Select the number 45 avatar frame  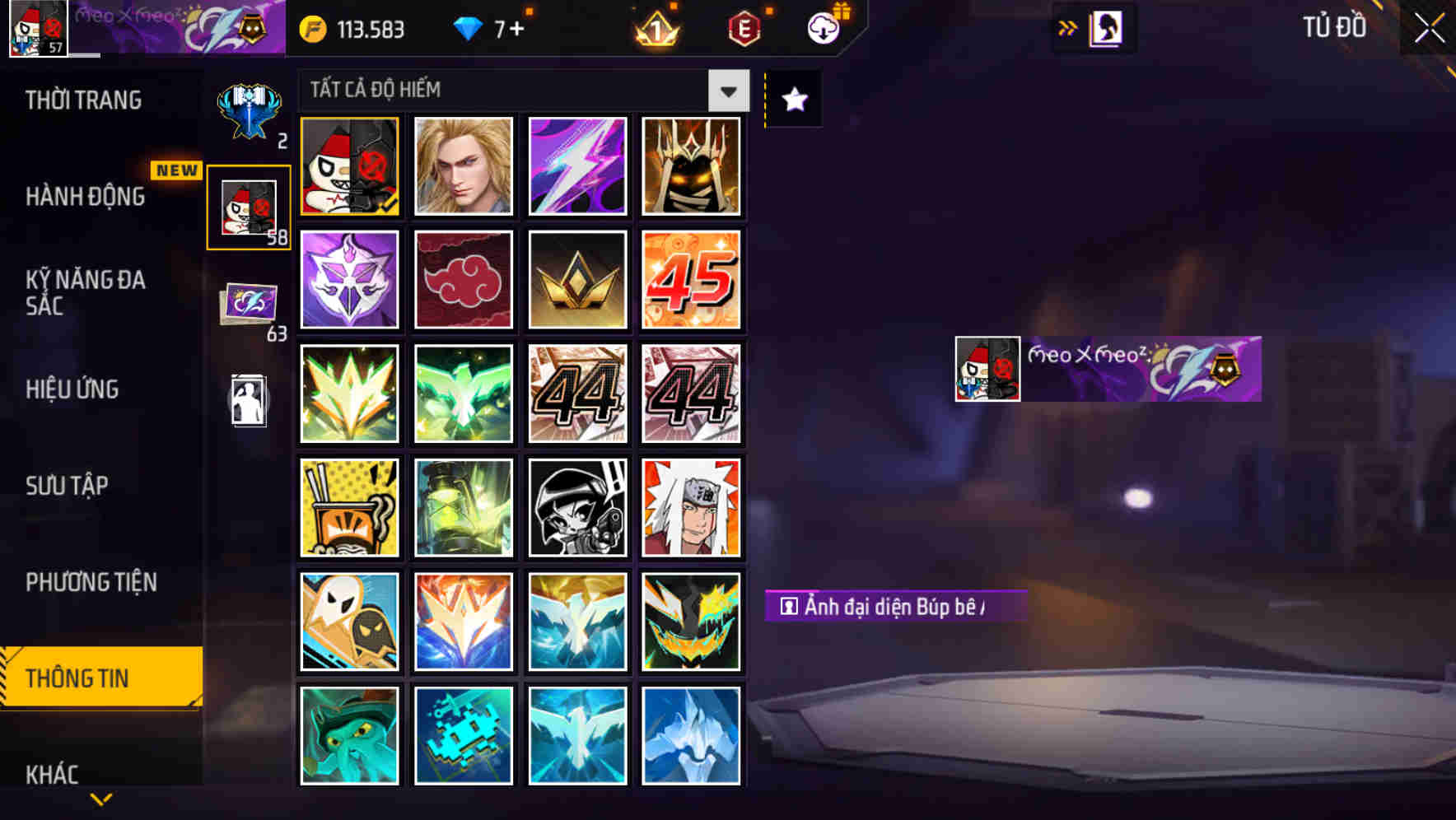click(x=692, y=280)
